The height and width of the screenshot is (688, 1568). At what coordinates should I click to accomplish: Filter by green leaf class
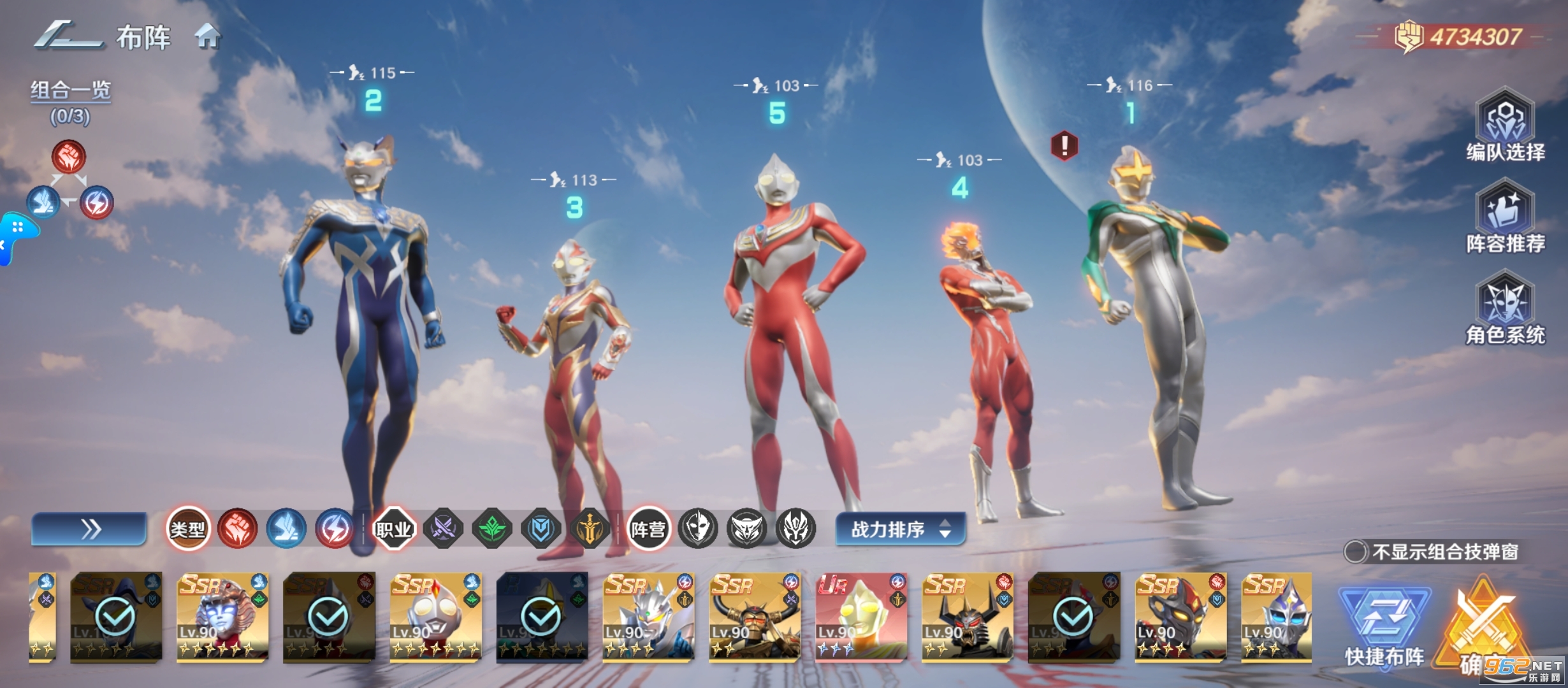click(x=492, y=529)
